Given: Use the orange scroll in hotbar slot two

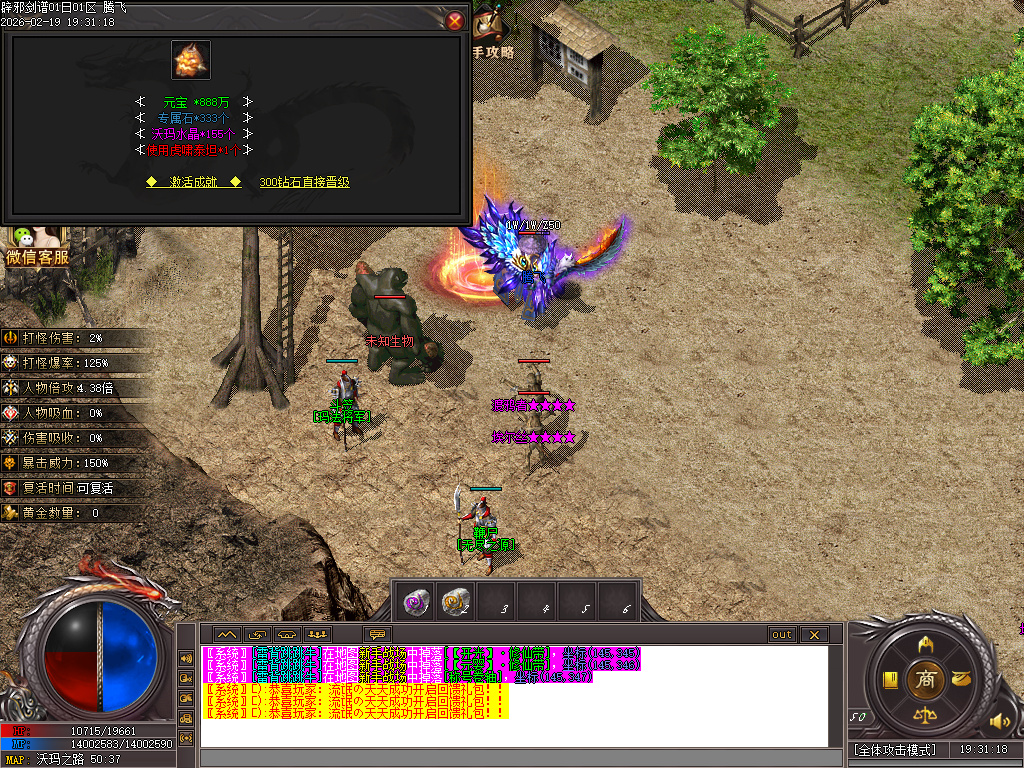Looking at the screenshot, I should pos(457,601).
